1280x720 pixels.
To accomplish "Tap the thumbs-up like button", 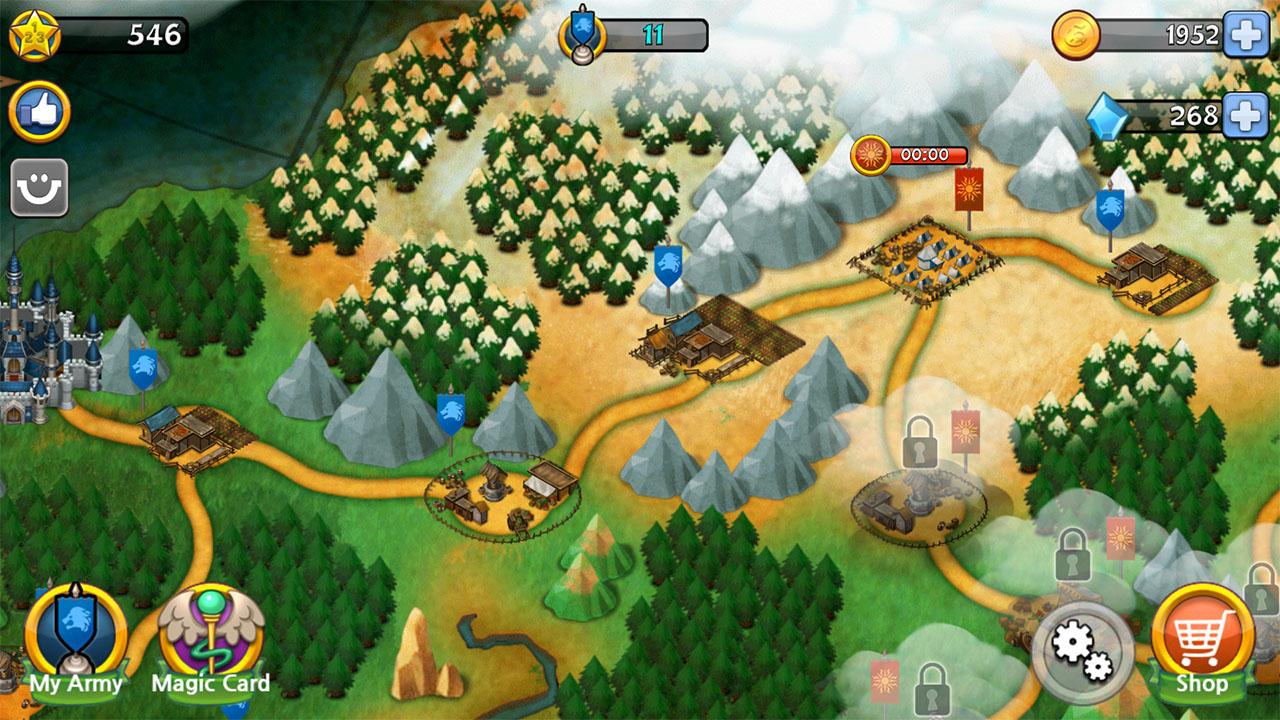I will pyautogui.click(x=40, y=112).
